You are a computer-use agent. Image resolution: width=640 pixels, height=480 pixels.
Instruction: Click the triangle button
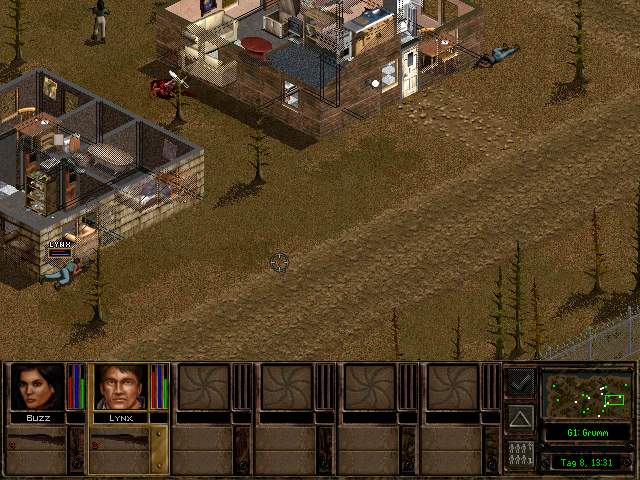[x=520, y=416]
